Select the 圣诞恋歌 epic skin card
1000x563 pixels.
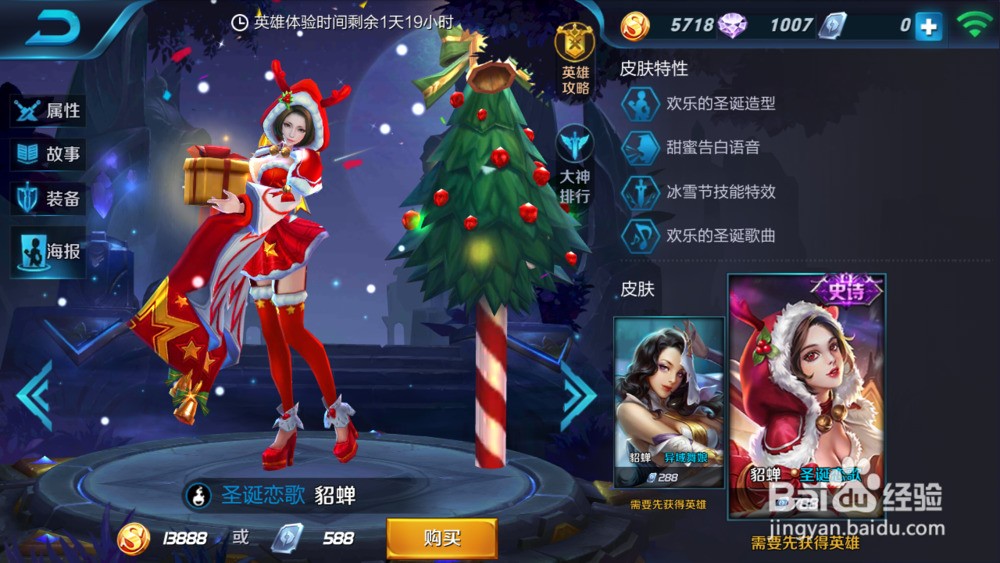pos(806,395)
